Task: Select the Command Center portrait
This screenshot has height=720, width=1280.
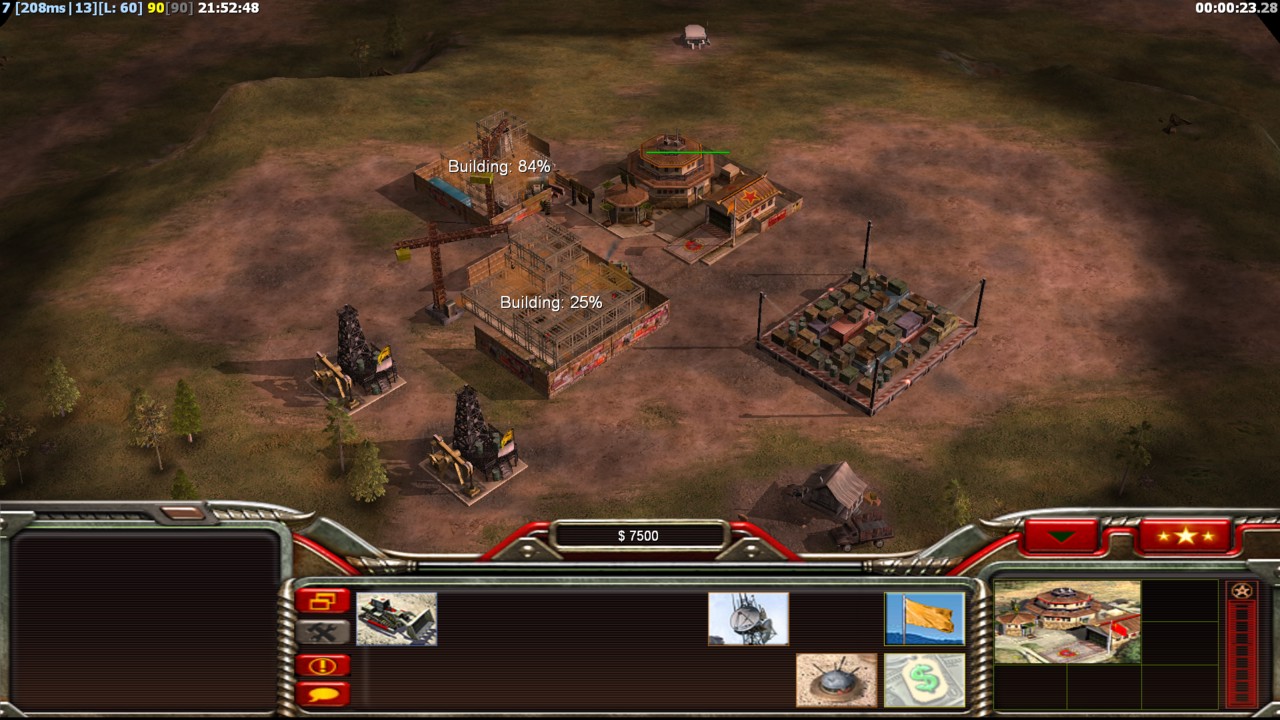Action: pyautogui.click(x=1067, y=622)
